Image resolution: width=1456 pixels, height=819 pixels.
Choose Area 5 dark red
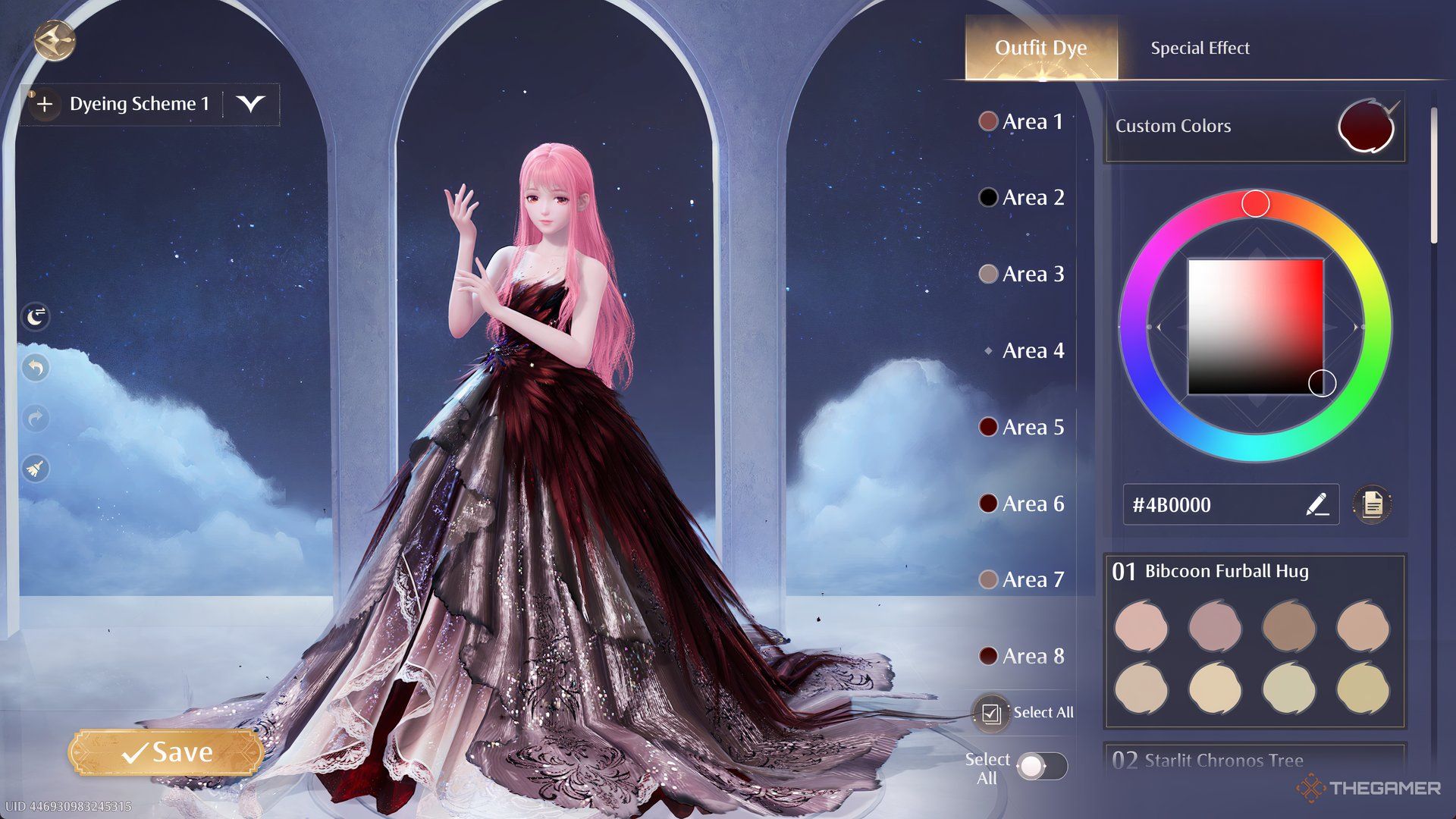988,427
